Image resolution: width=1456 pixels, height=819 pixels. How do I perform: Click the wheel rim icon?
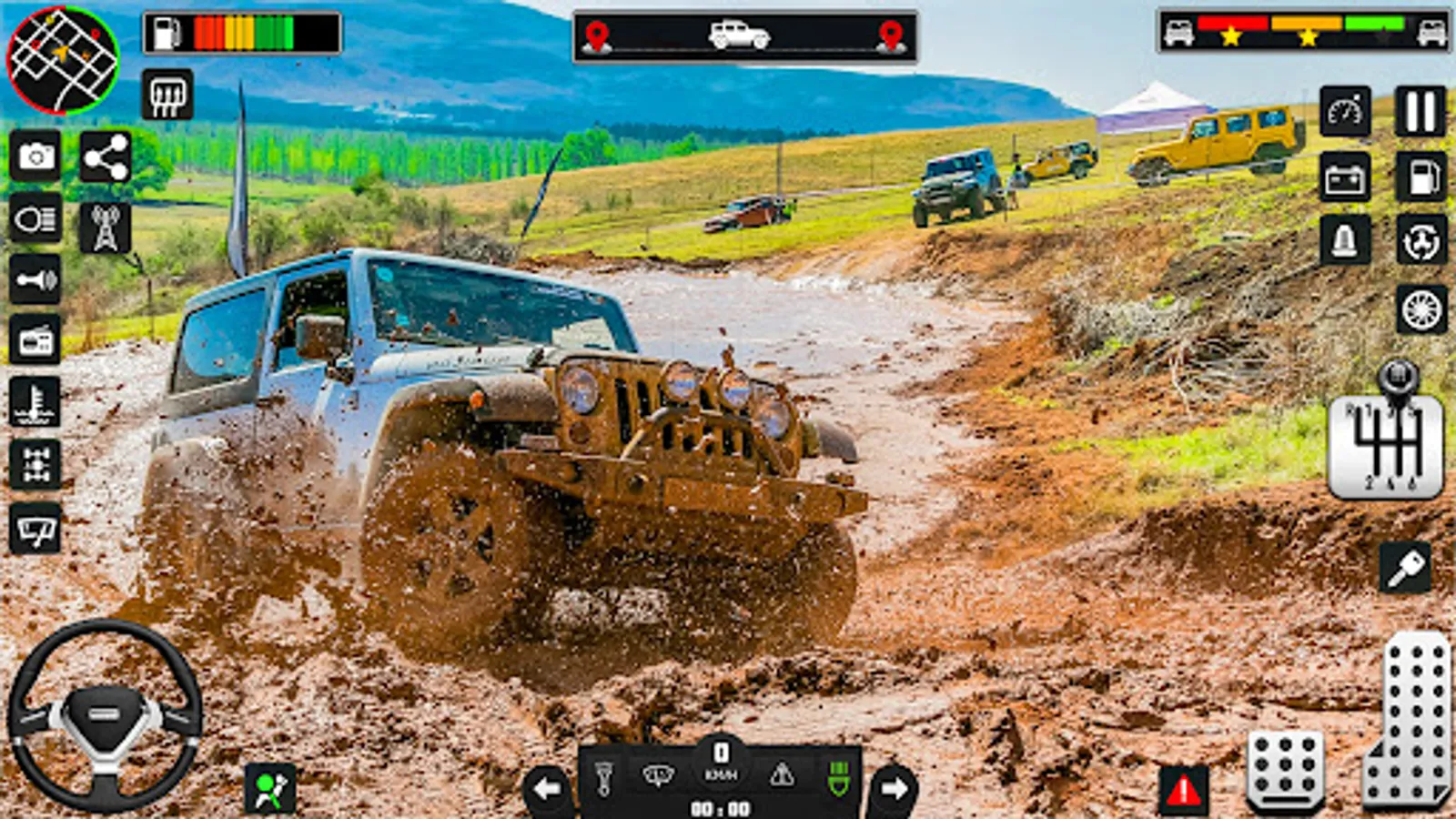(1421, 309)
